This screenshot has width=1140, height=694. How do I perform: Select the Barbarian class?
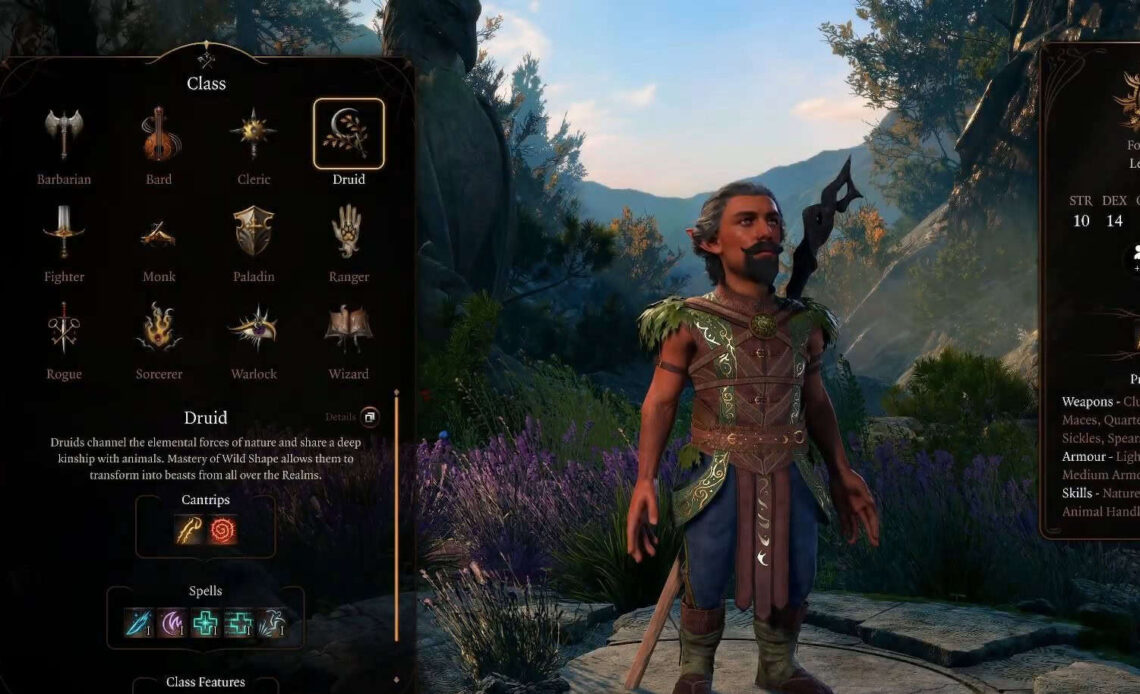point(65,135)
